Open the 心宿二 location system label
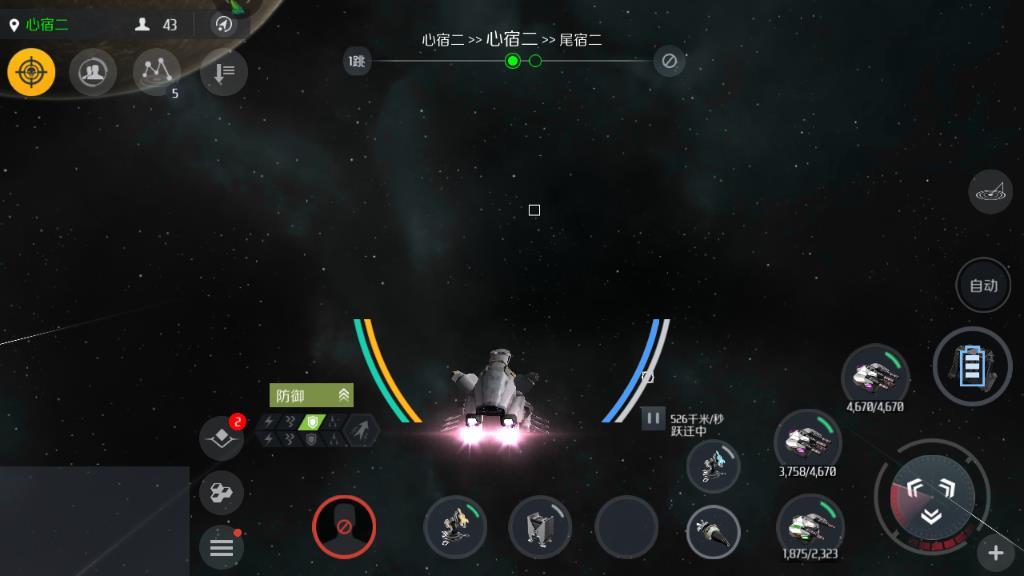1024x576 pixels. point(47,24)
